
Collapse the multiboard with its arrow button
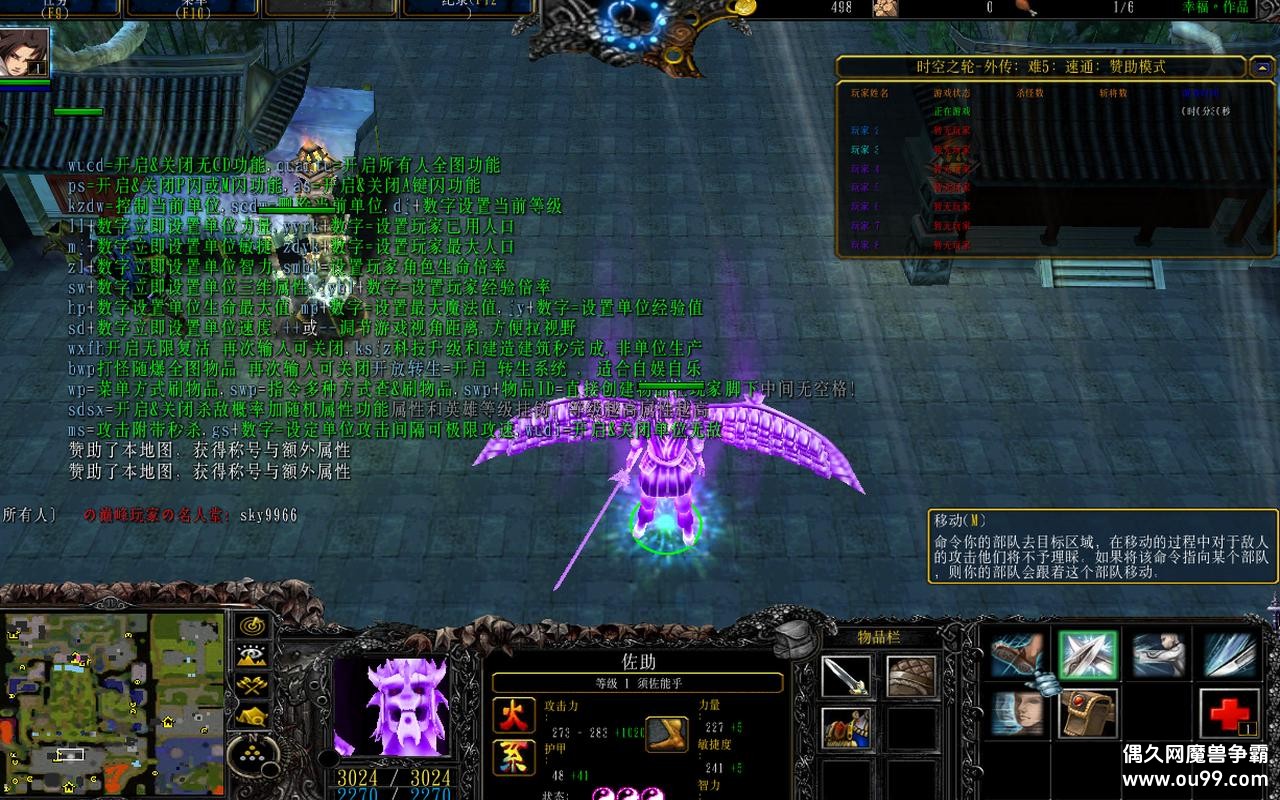coord(1261,67)
